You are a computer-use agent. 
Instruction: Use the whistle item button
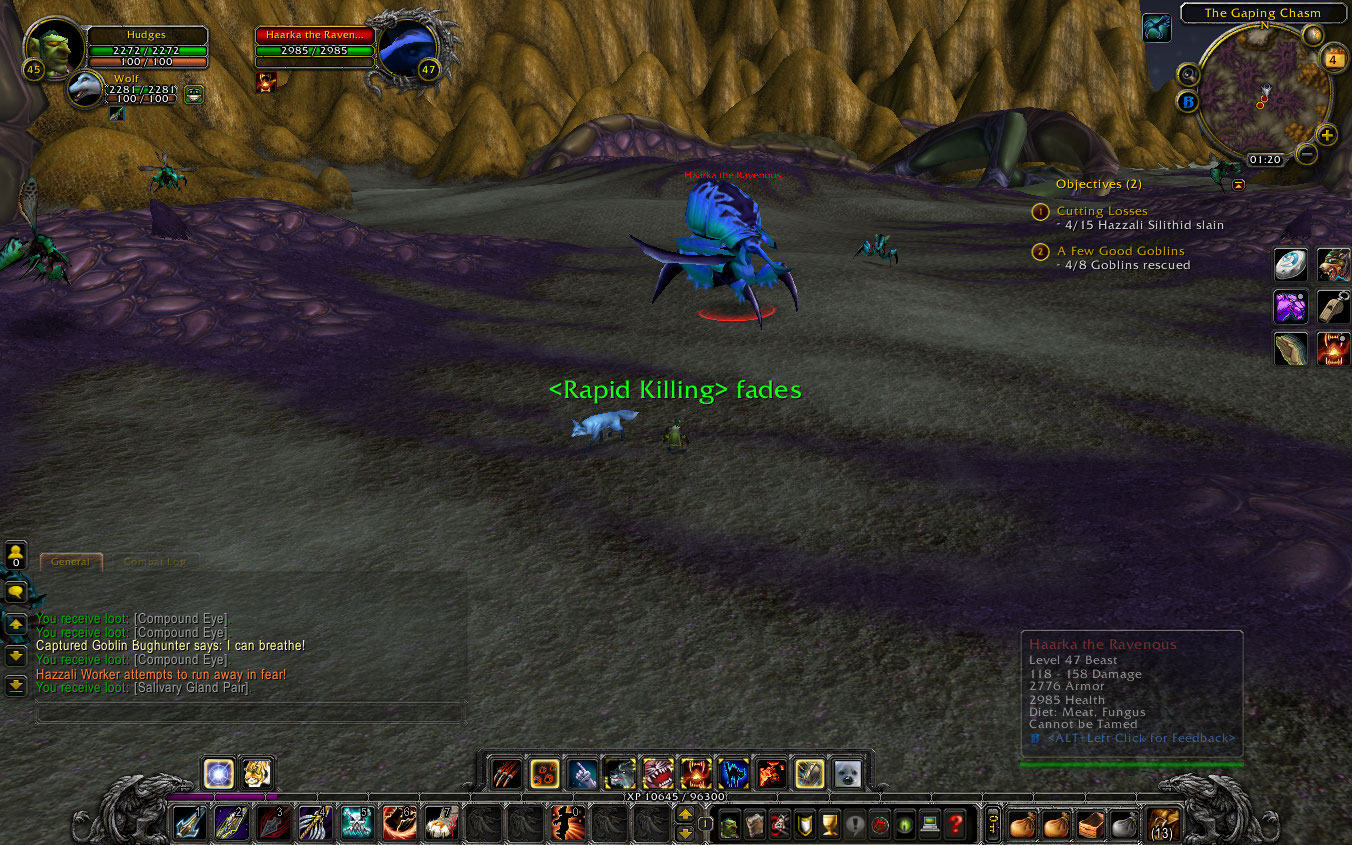pos(1333,306)
